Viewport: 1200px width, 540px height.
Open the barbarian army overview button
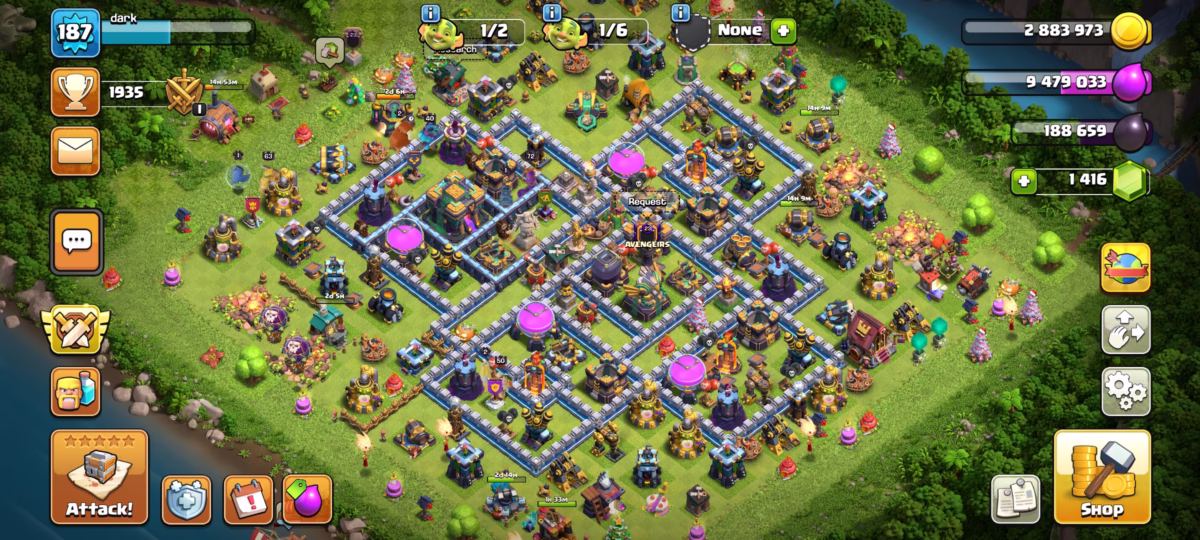click(x=76, y=391)
